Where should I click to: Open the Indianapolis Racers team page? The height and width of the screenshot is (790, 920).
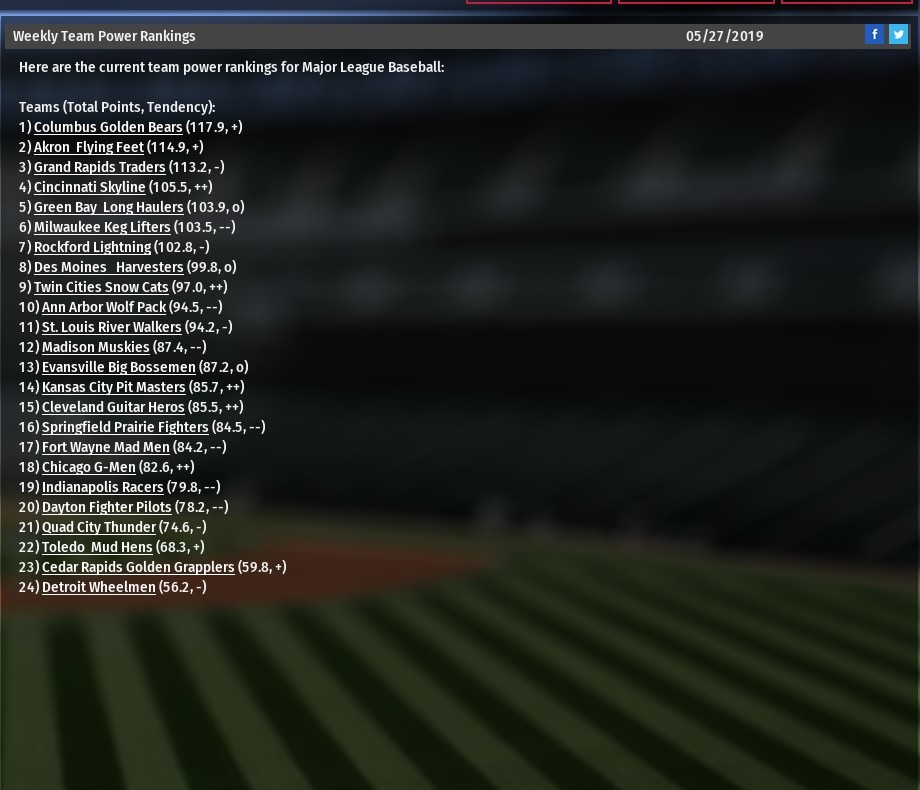(x=102, y=487)
